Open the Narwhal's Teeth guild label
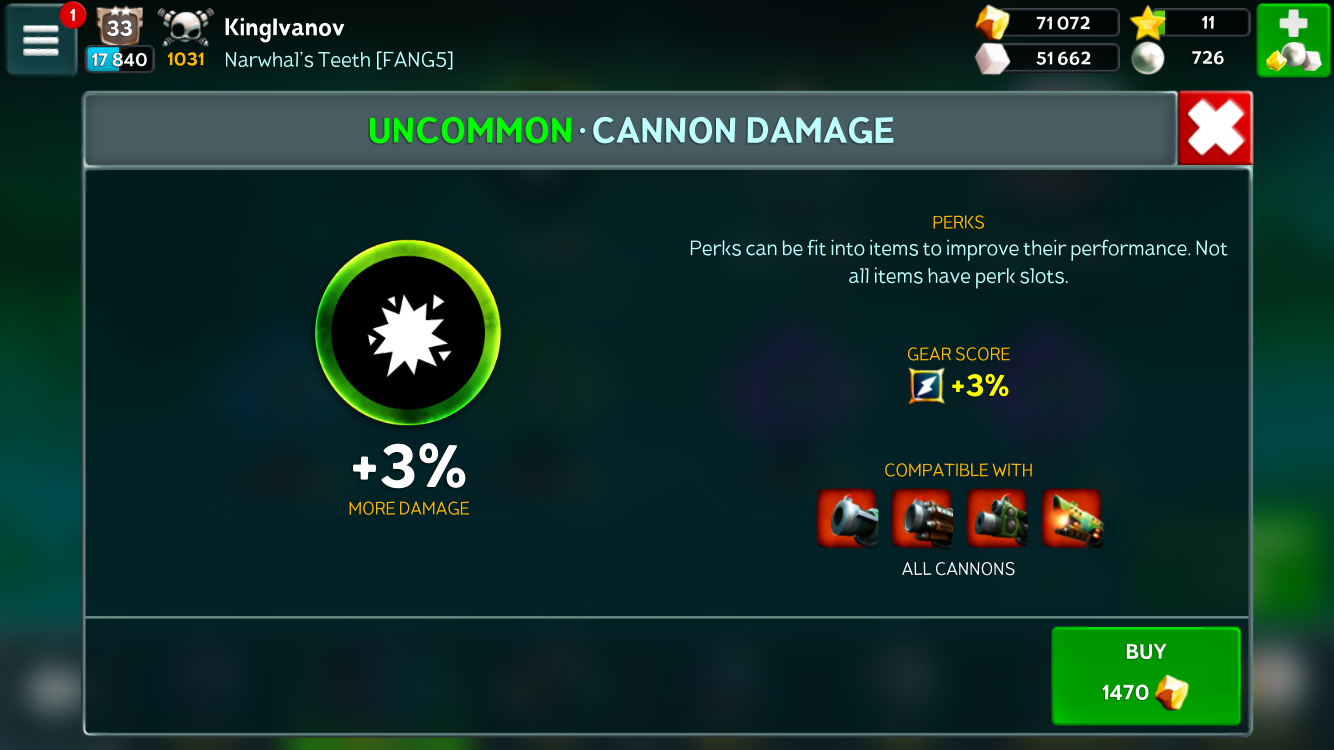Image resolution: width=1334 pixels, height=750 pixels. [338, 60]
